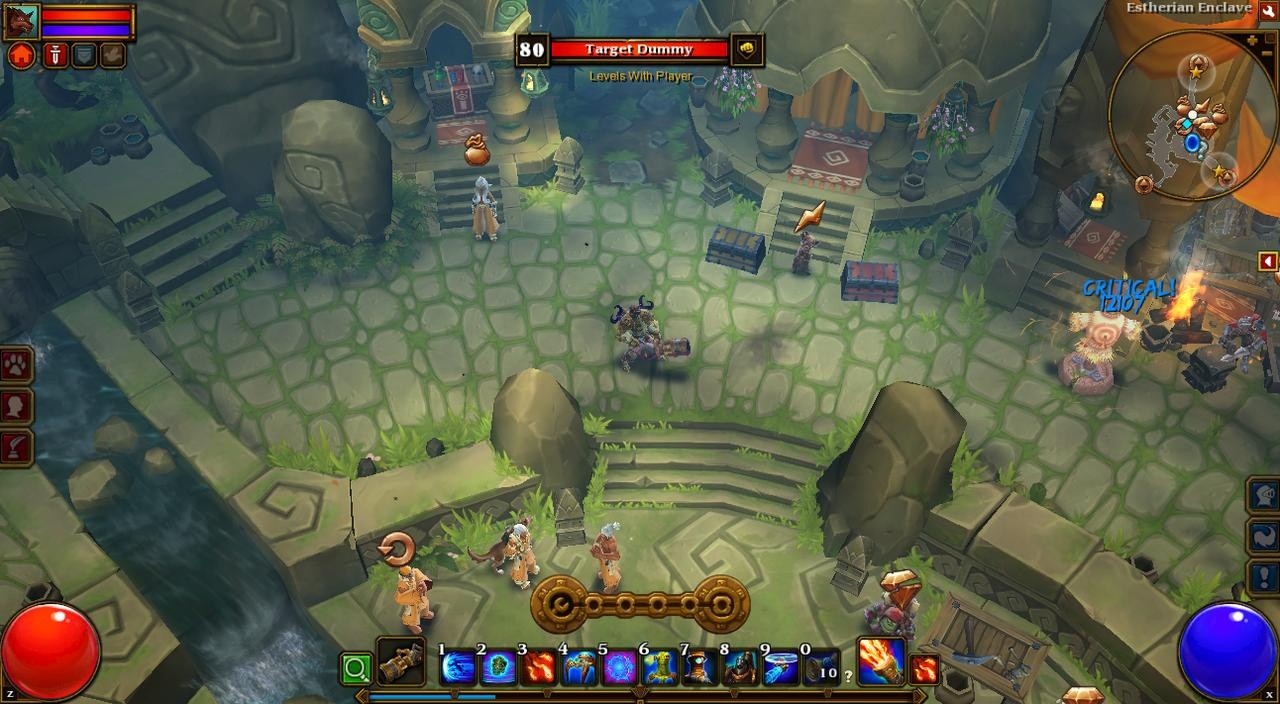
Task: Open the exclamation mark quest button
Action: (1264, 577)
